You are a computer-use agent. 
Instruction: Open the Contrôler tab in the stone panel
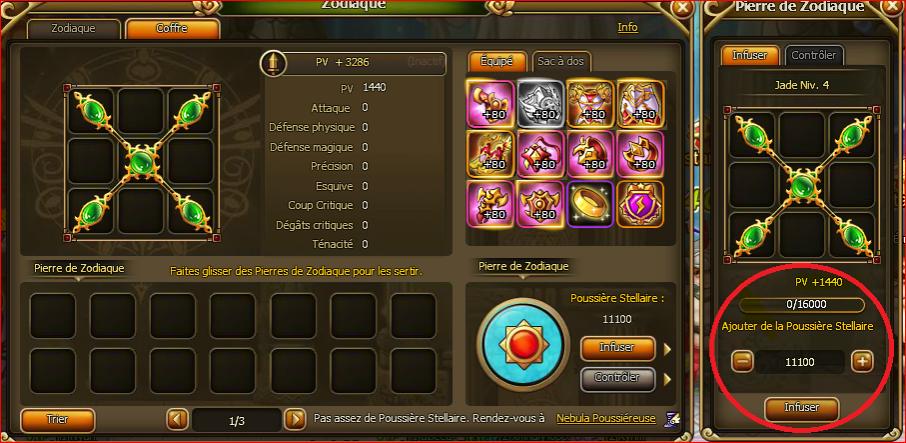pyautogui.click(x=814, y=55)
